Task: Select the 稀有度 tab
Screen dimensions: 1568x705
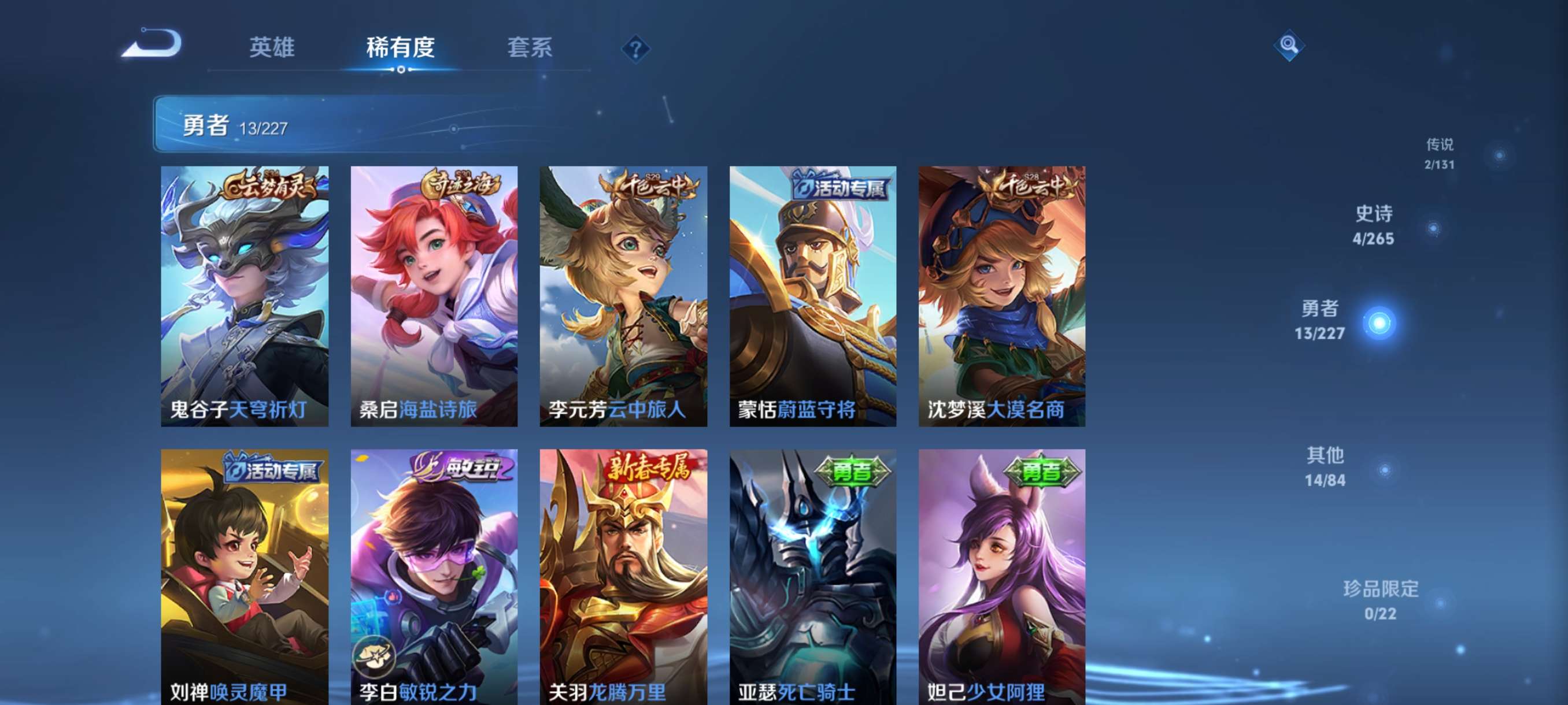Action: [400, 47]
